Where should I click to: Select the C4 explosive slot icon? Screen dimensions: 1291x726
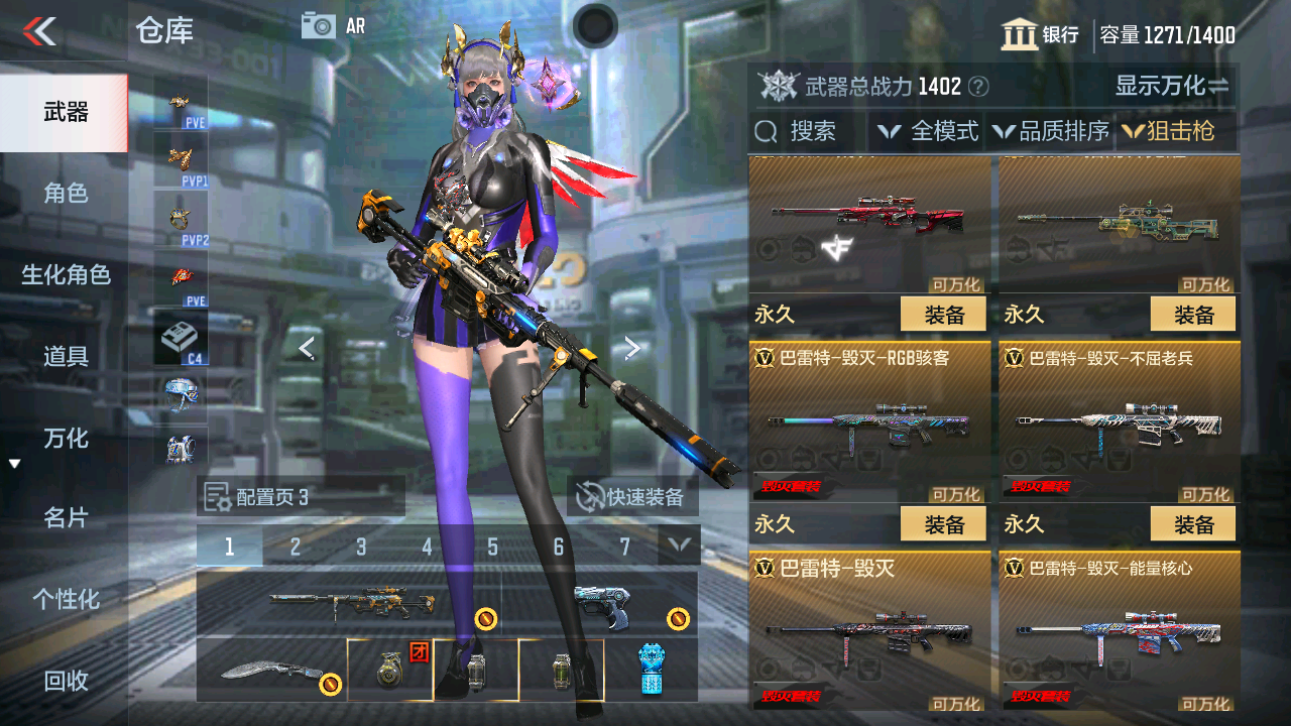coord(180,335)
